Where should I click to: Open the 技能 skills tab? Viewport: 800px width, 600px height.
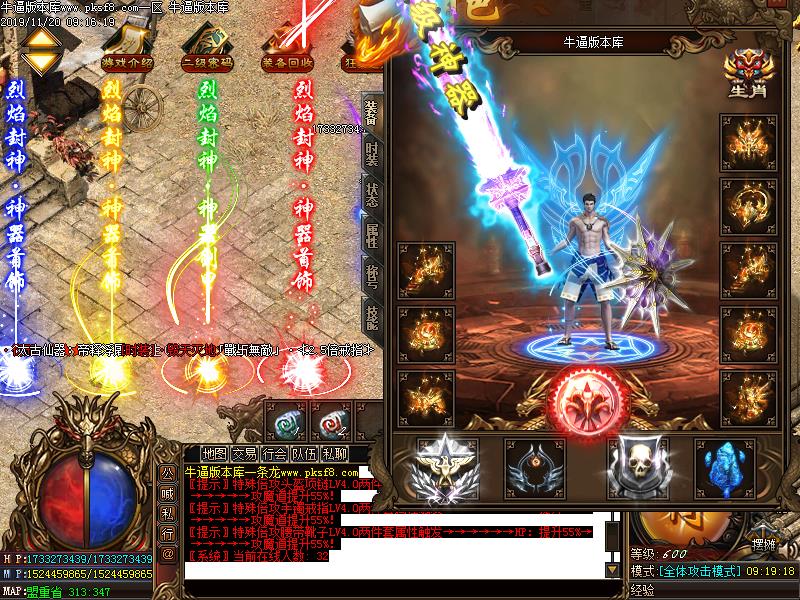click(x=371, y=317)
